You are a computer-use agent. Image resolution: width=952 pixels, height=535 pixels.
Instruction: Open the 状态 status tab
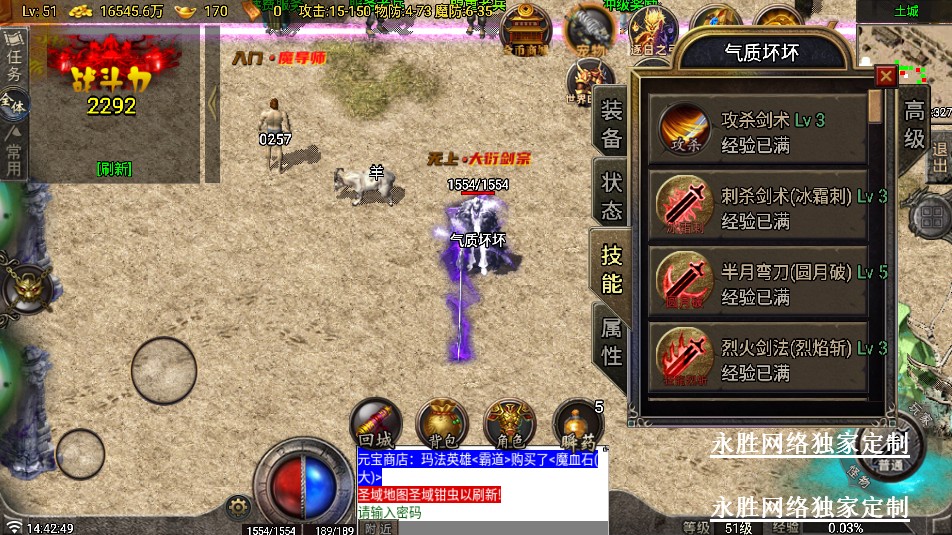[x=611, y=196]
